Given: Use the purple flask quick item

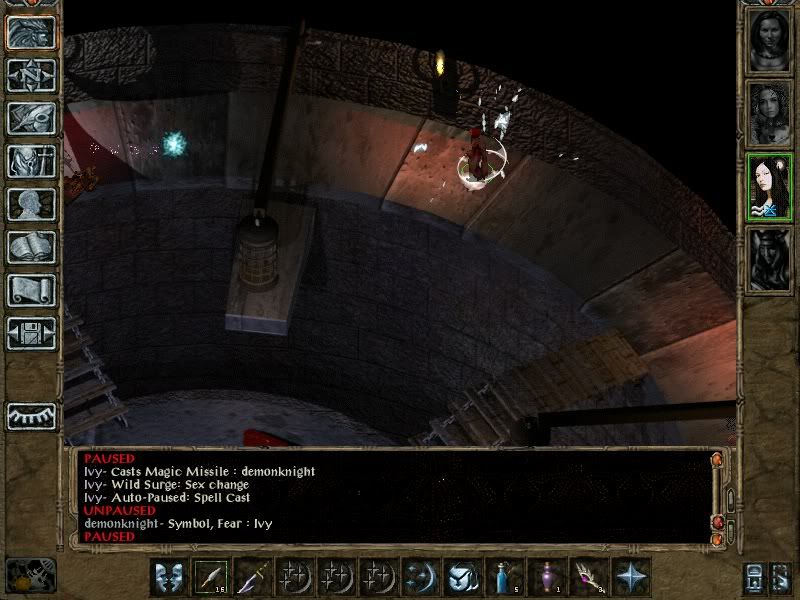Looking at the screenshot, I should (x=547, y=576).
